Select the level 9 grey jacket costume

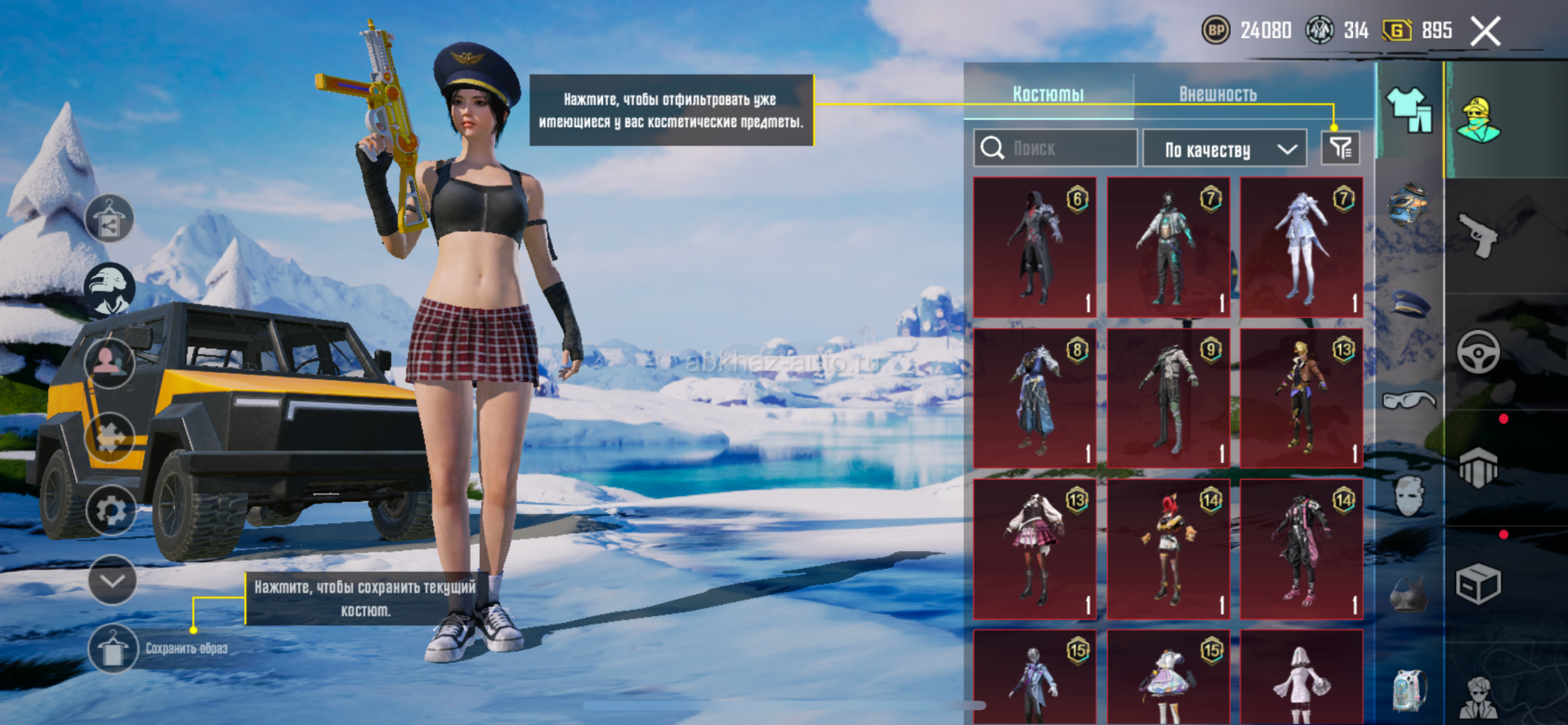(x=1168, y=398)
